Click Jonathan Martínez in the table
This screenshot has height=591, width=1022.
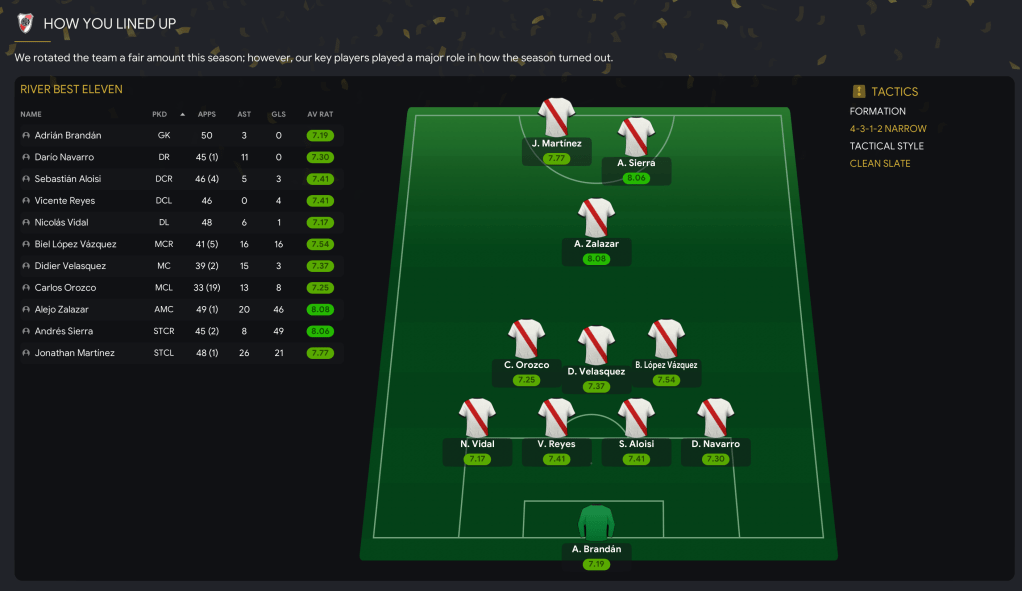point(74,353)
